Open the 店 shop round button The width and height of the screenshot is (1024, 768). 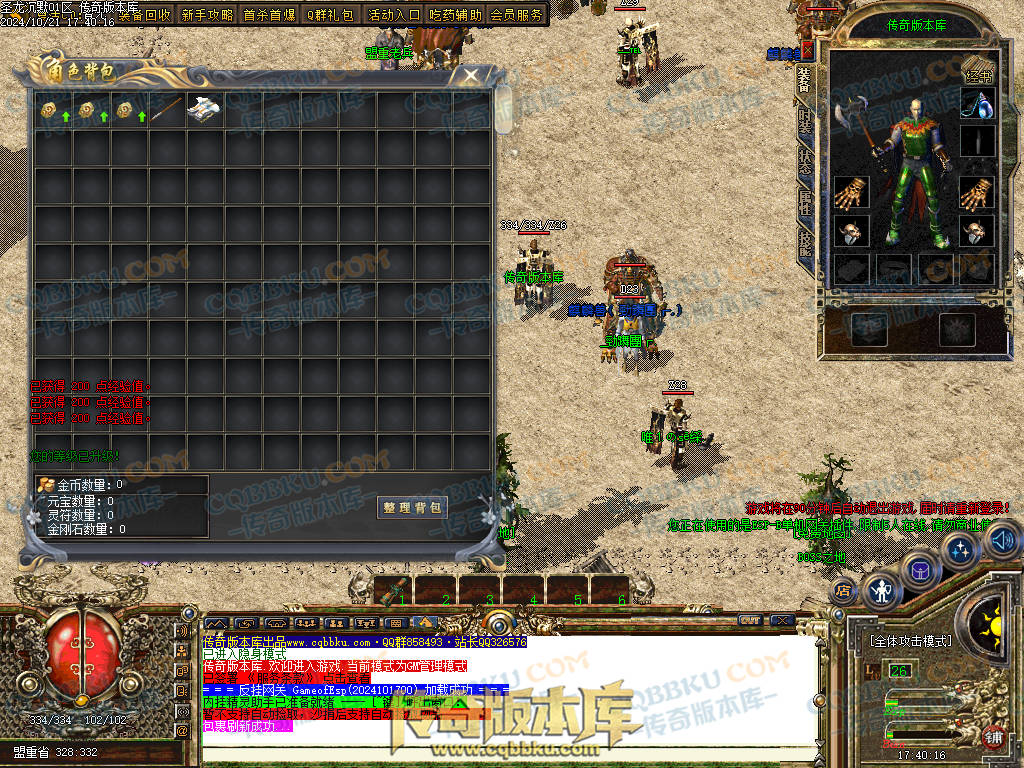(843, 589)
